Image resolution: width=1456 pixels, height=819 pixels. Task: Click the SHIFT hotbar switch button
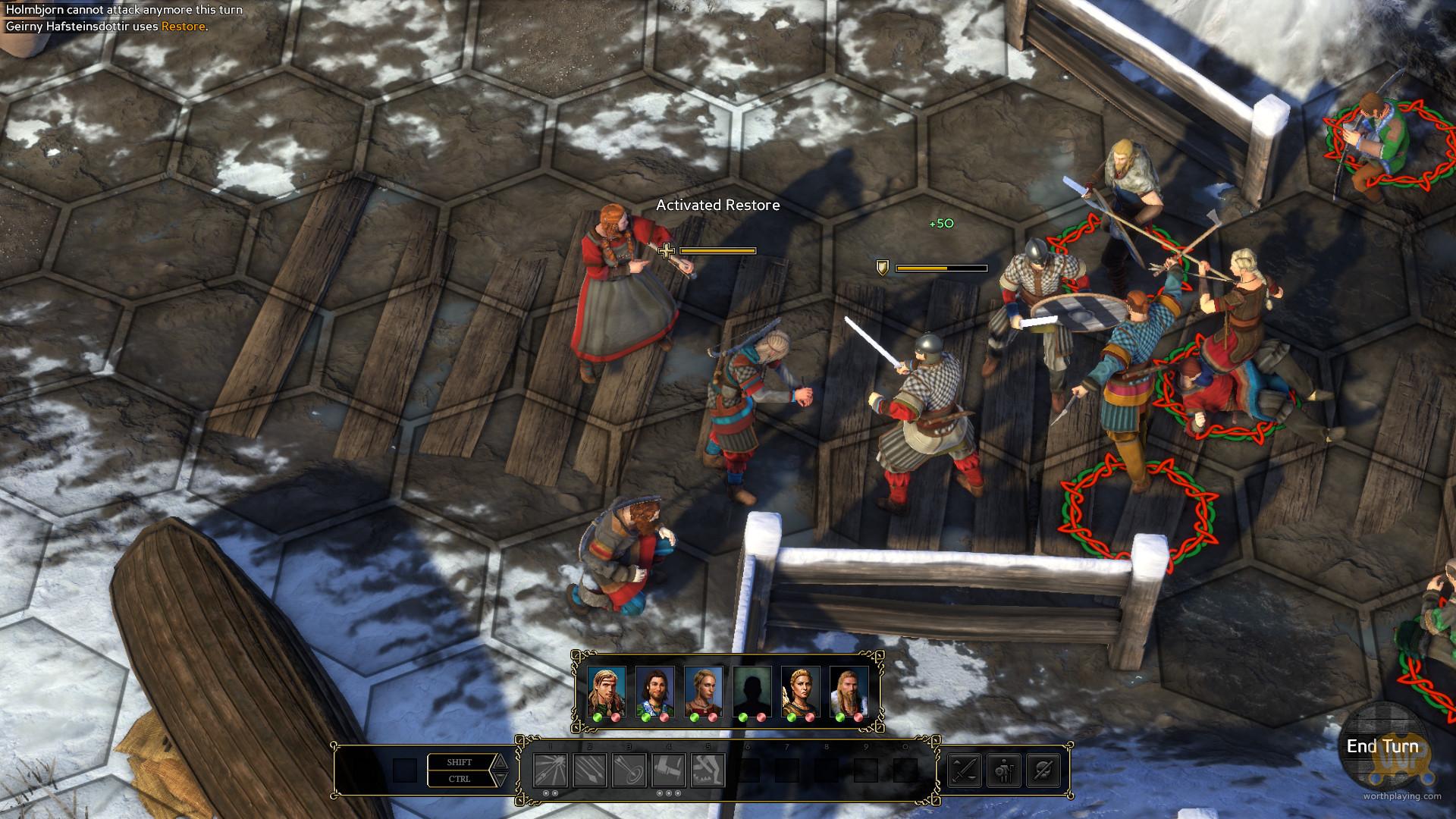460,762
